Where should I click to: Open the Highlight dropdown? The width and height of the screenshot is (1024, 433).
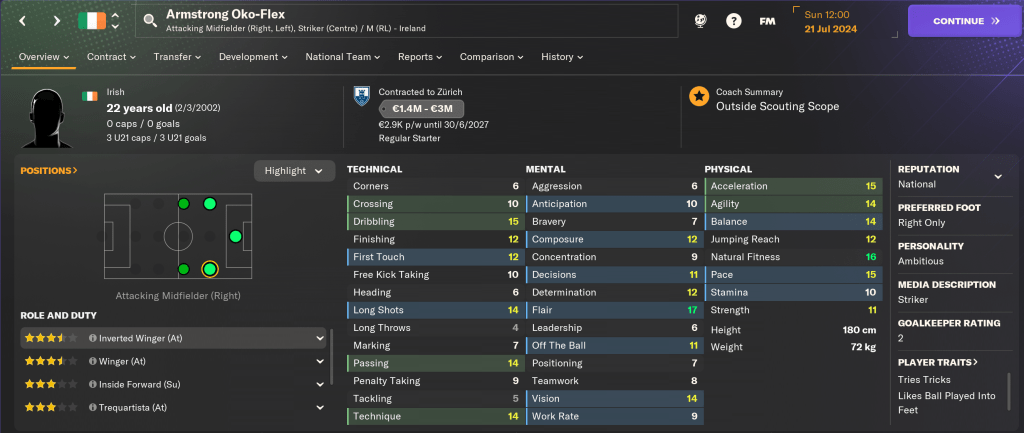point(293,170)
